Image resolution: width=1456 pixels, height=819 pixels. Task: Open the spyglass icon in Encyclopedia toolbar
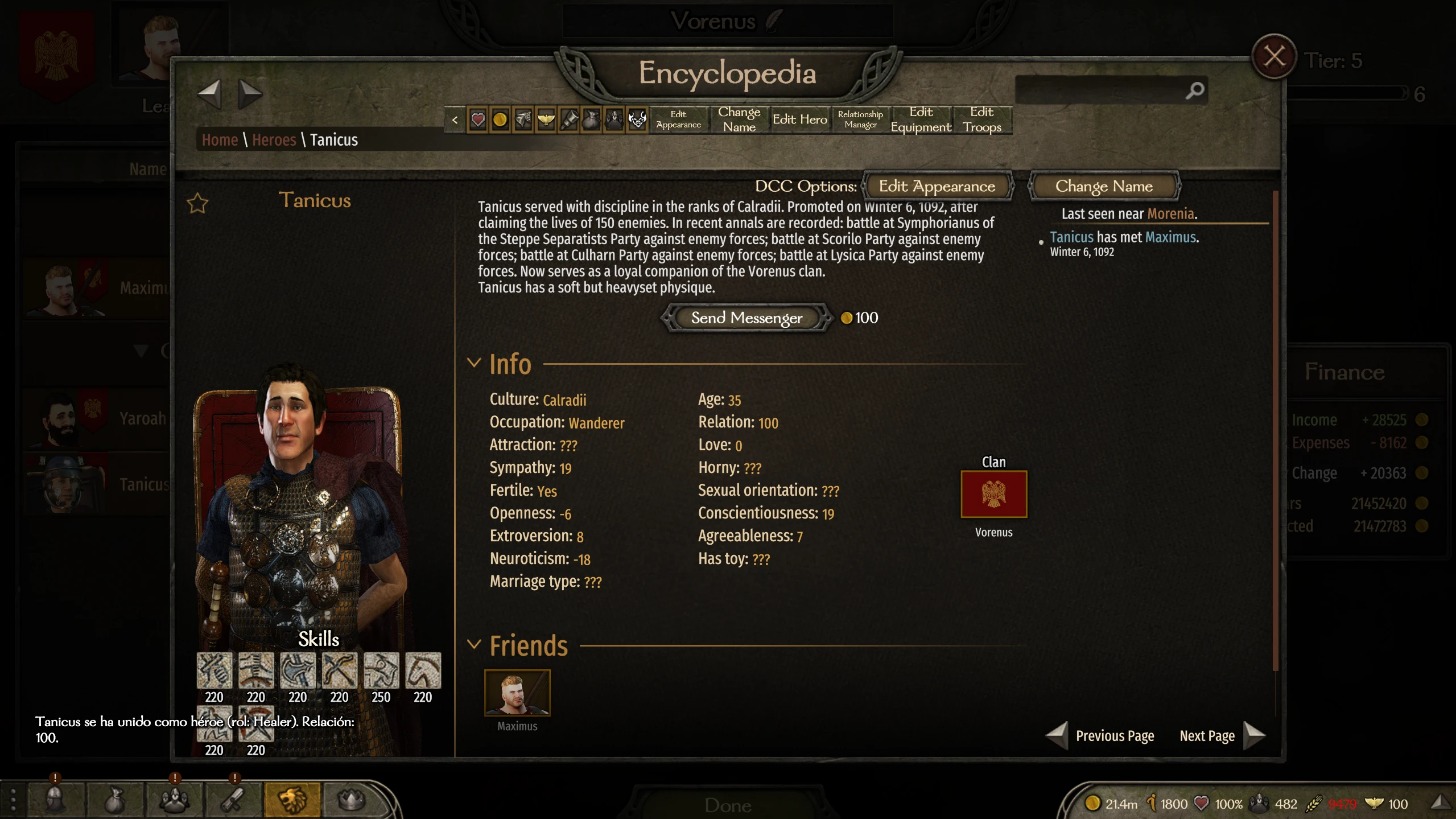coord(568,120)
